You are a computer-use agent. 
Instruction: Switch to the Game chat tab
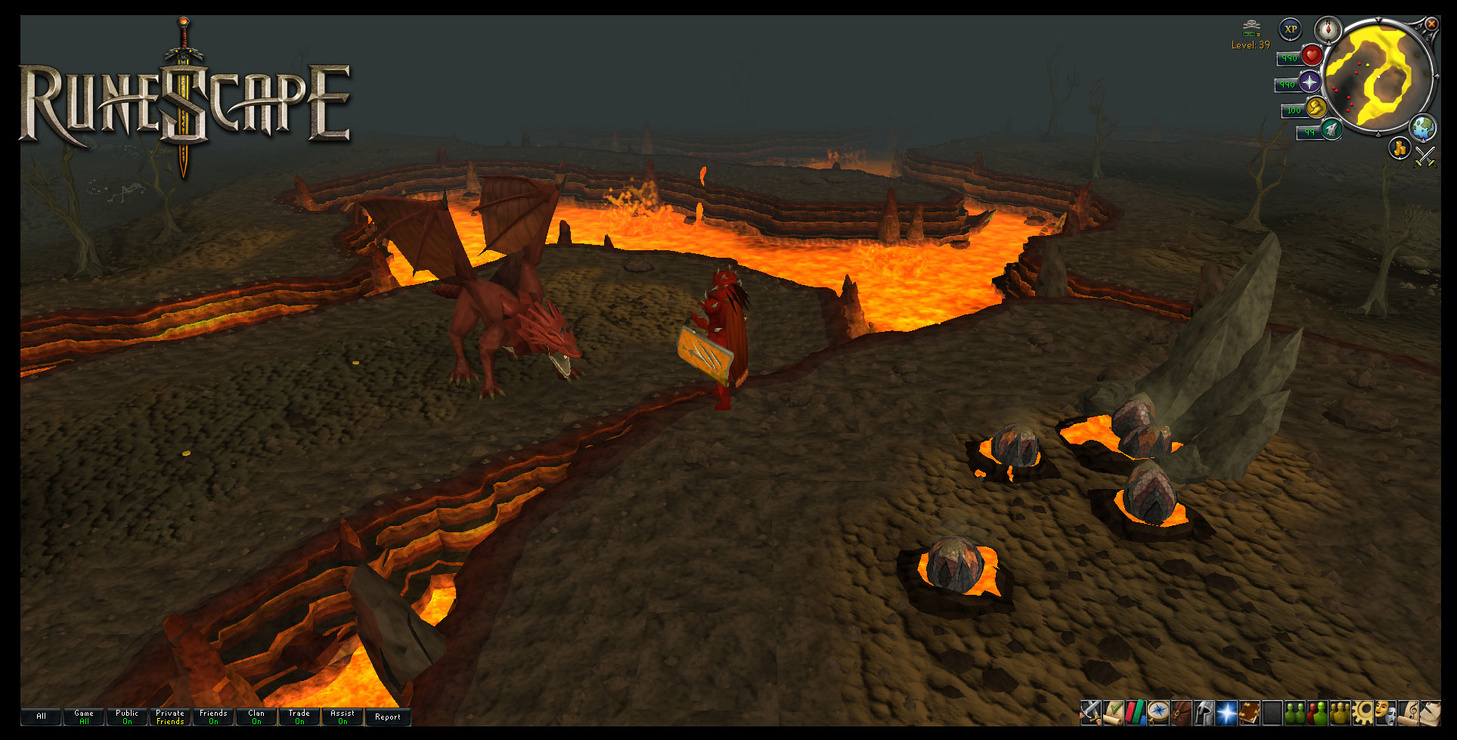click(84, 717)
